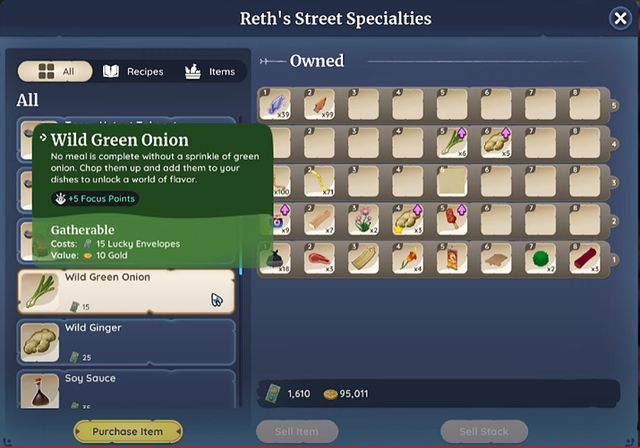
Task: Select the wooden log slot with 7
Action: (x=320, y=219)
